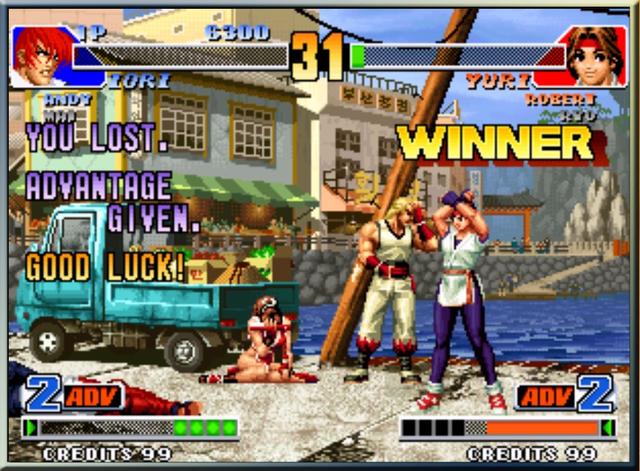This screenshot has width=640, height=471.
Task: Select player two's ADV badge
Action: click(546, 396)
